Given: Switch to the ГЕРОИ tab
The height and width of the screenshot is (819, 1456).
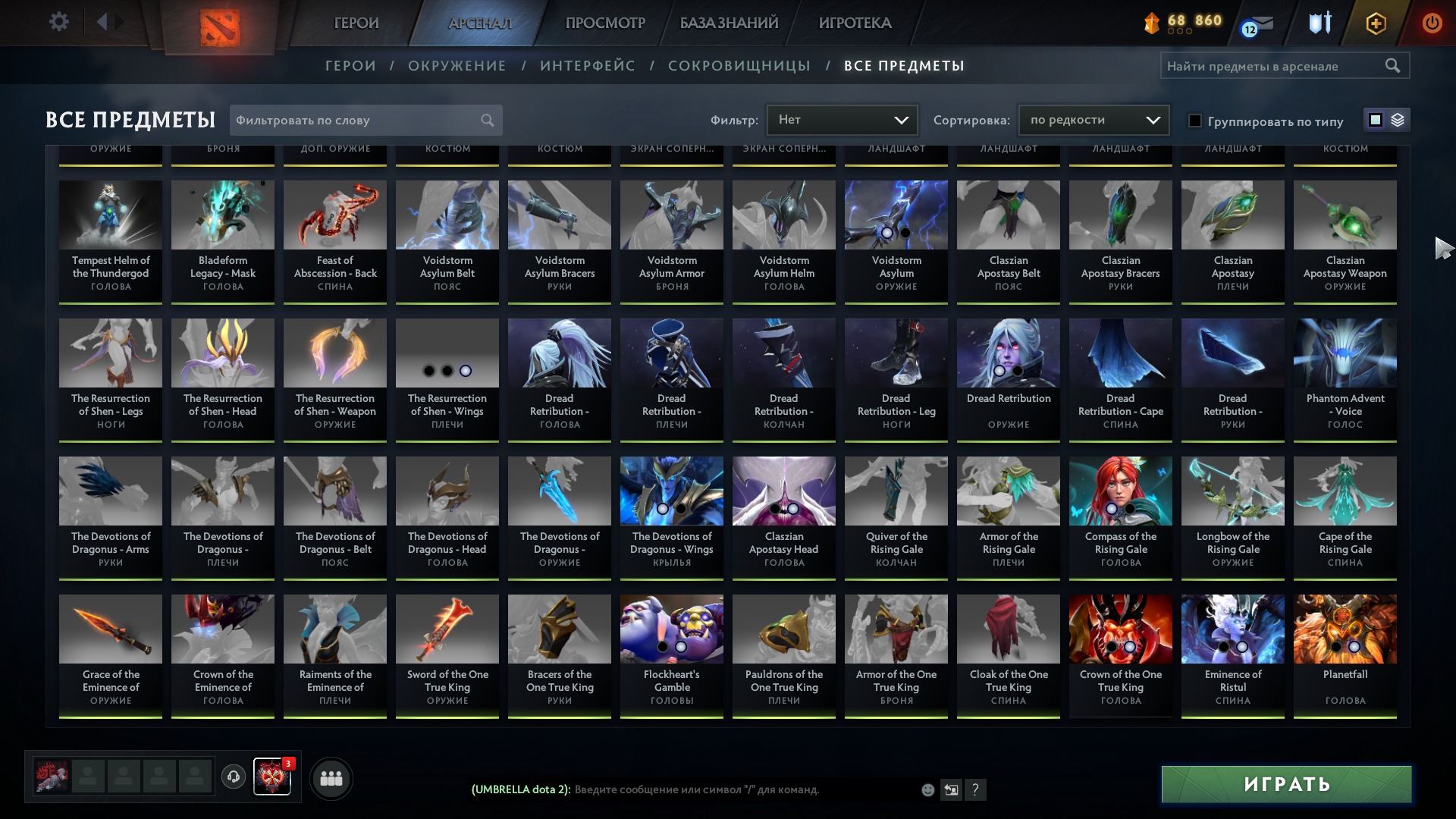Looking at the screenshot, I should pos(355,23).
